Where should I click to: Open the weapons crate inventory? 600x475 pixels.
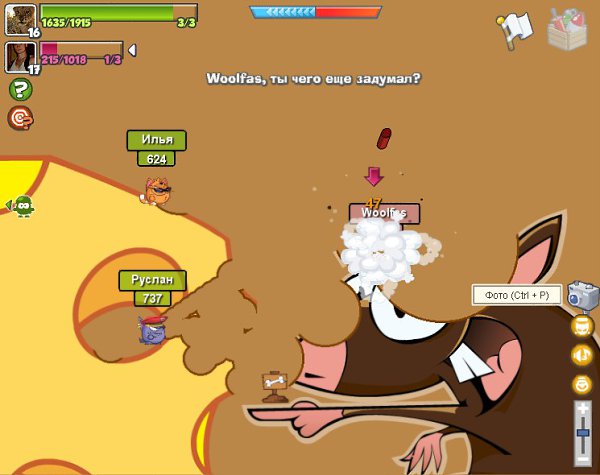coord(568,28)
